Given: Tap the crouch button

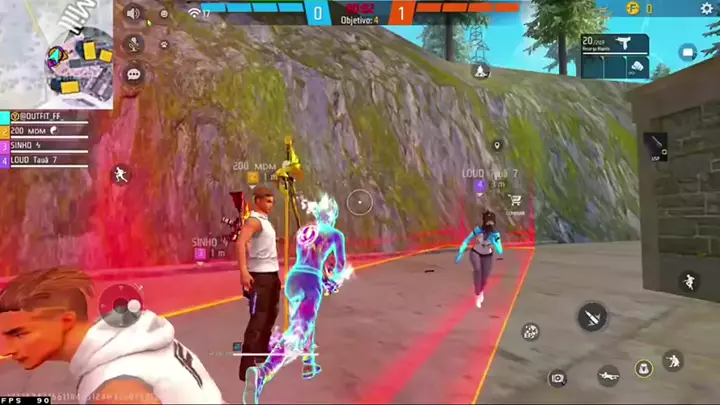Looking at the screenshot, I should point(673,359).
